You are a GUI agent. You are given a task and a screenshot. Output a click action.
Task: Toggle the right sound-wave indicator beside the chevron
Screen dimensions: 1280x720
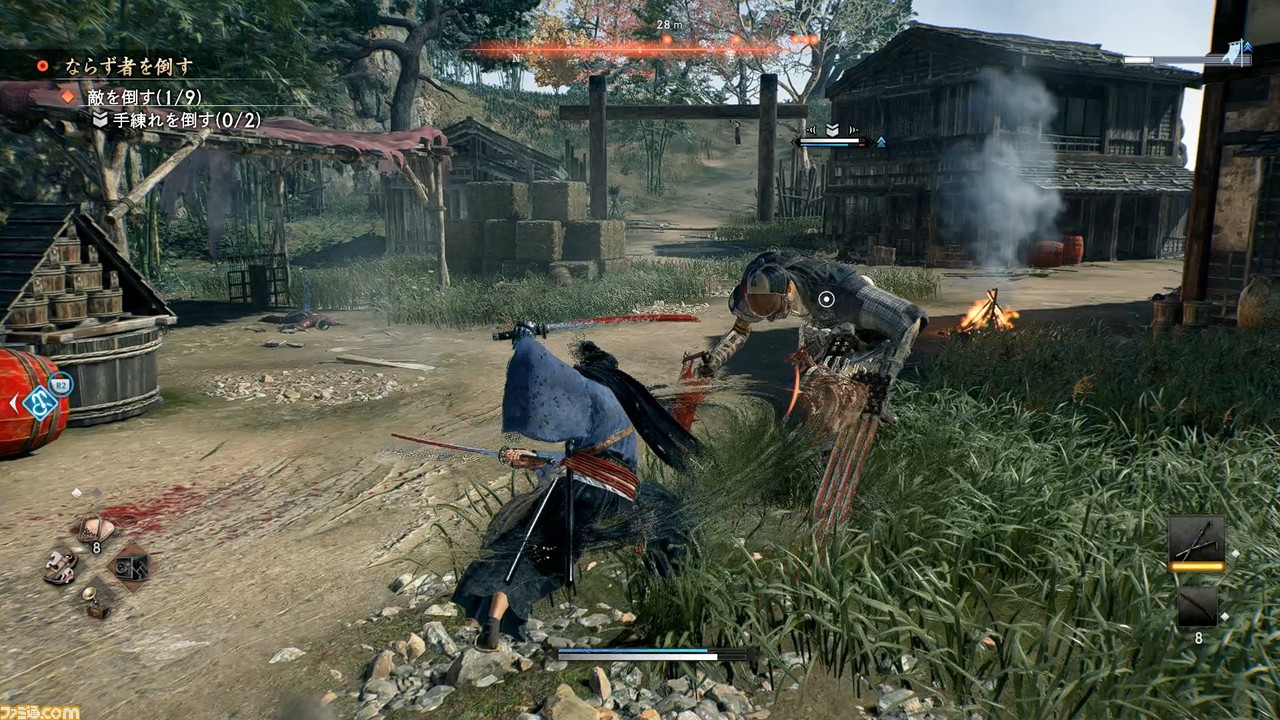click(854, 130)
